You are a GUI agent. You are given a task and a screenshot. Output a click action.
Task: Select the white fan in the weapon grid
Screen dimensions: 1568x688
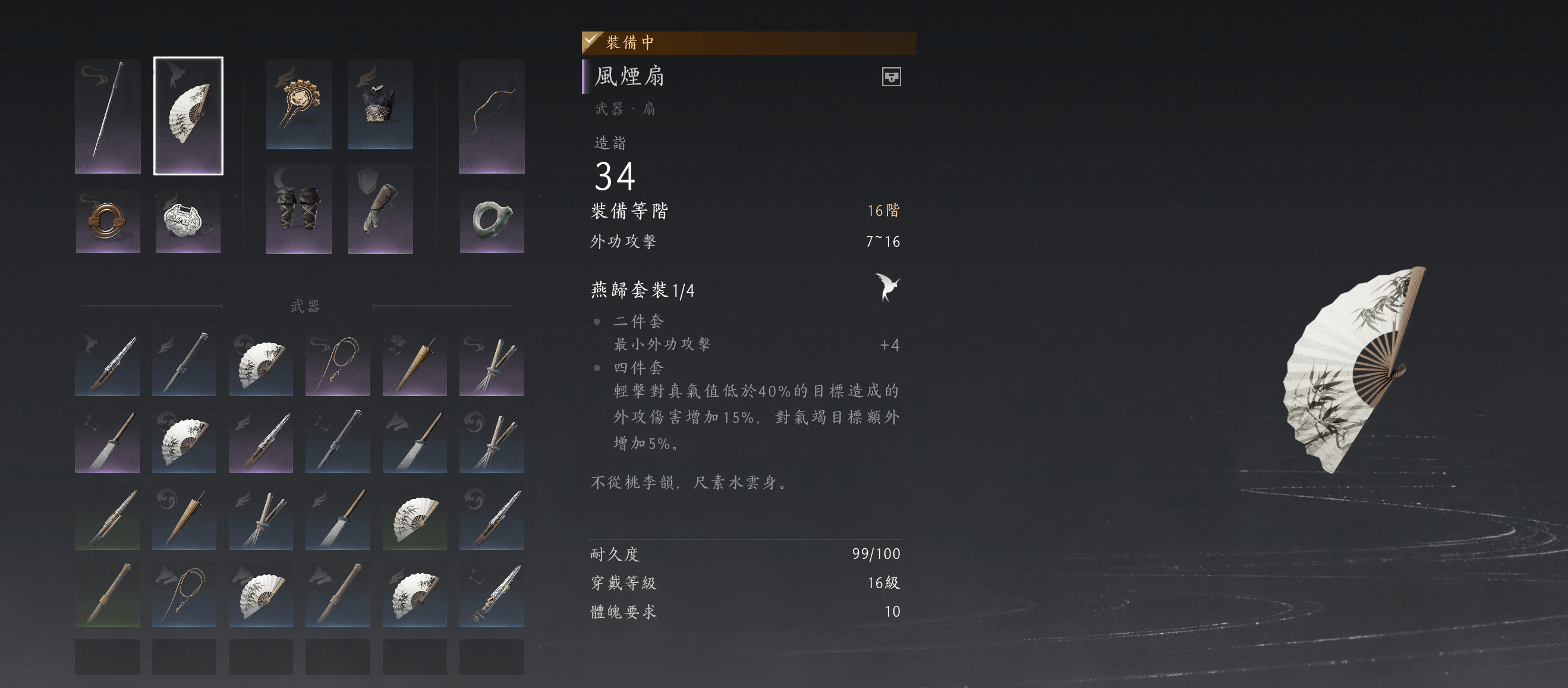pyautogui.click(x=260, y=364)
